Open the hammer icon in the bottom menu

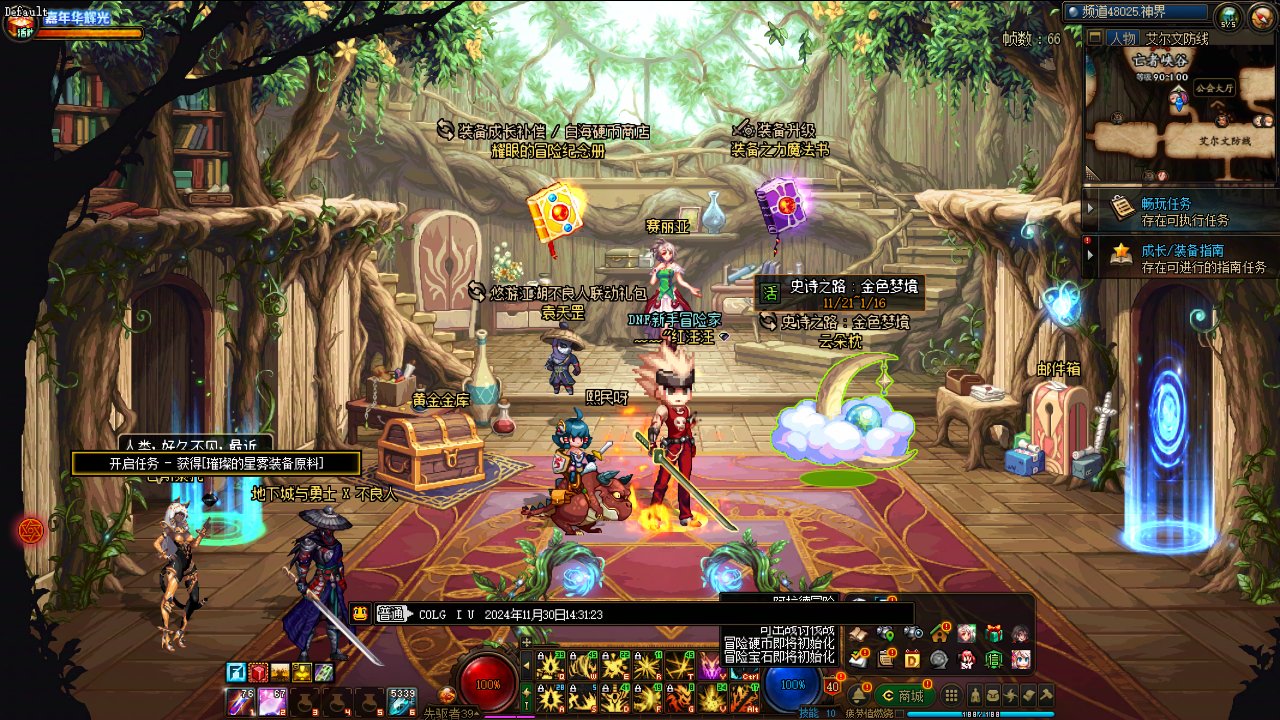[1046, 695]
